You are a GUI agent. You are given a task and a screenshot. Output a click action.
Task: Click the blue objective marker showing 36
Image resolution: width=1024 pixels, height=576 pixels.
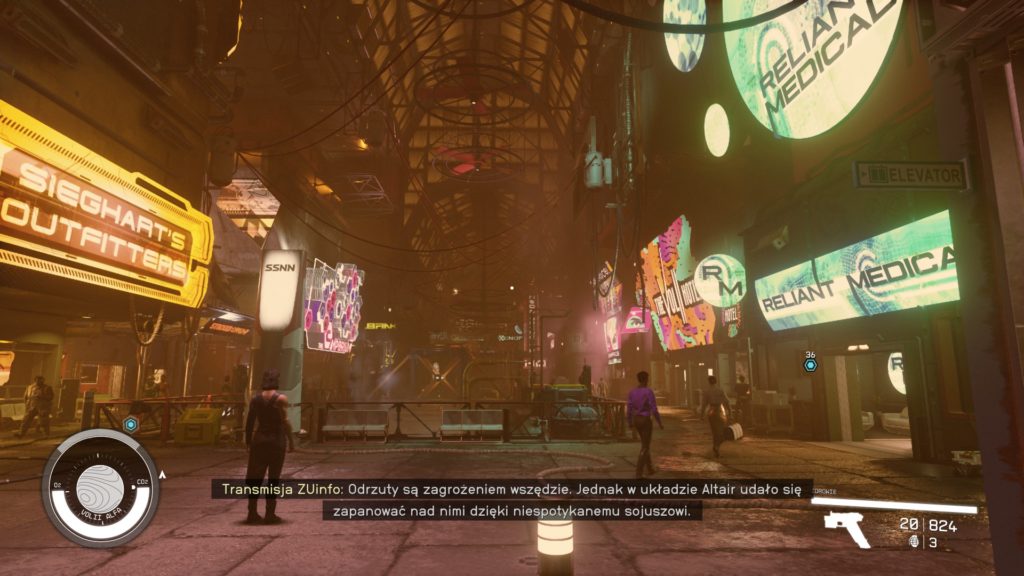tap(810, 365)
